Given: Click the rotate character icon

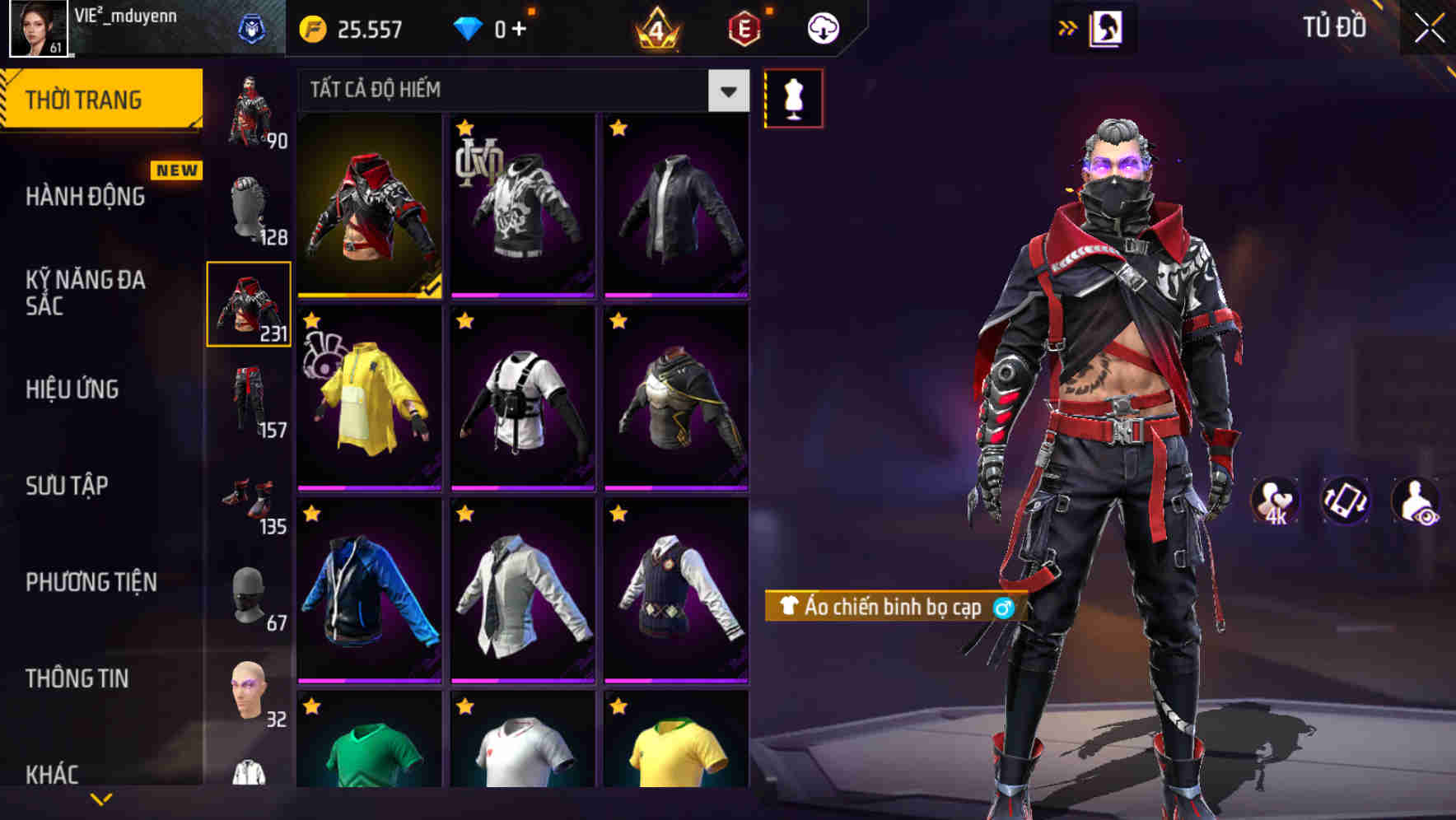Looking at the screenshot, I should coord(1343,501).
